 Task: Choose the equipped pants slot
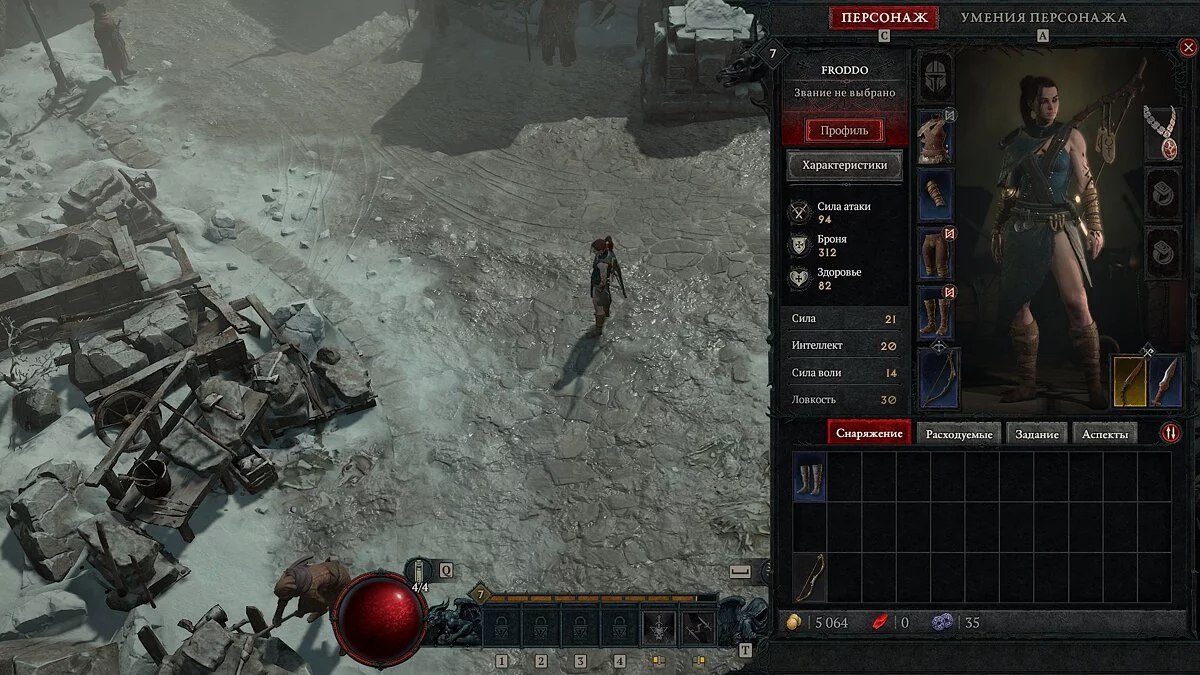936,254
